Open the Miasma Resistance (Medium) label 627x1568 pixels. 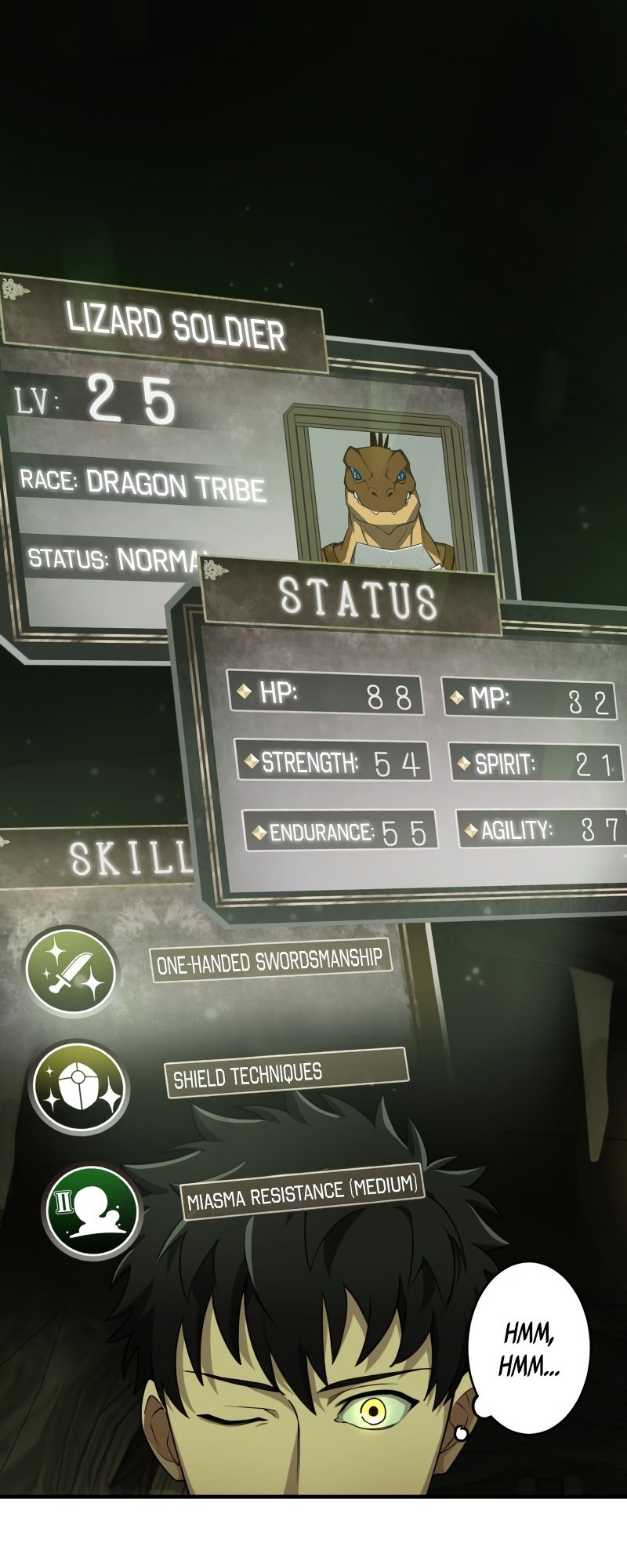[303, 1192]
